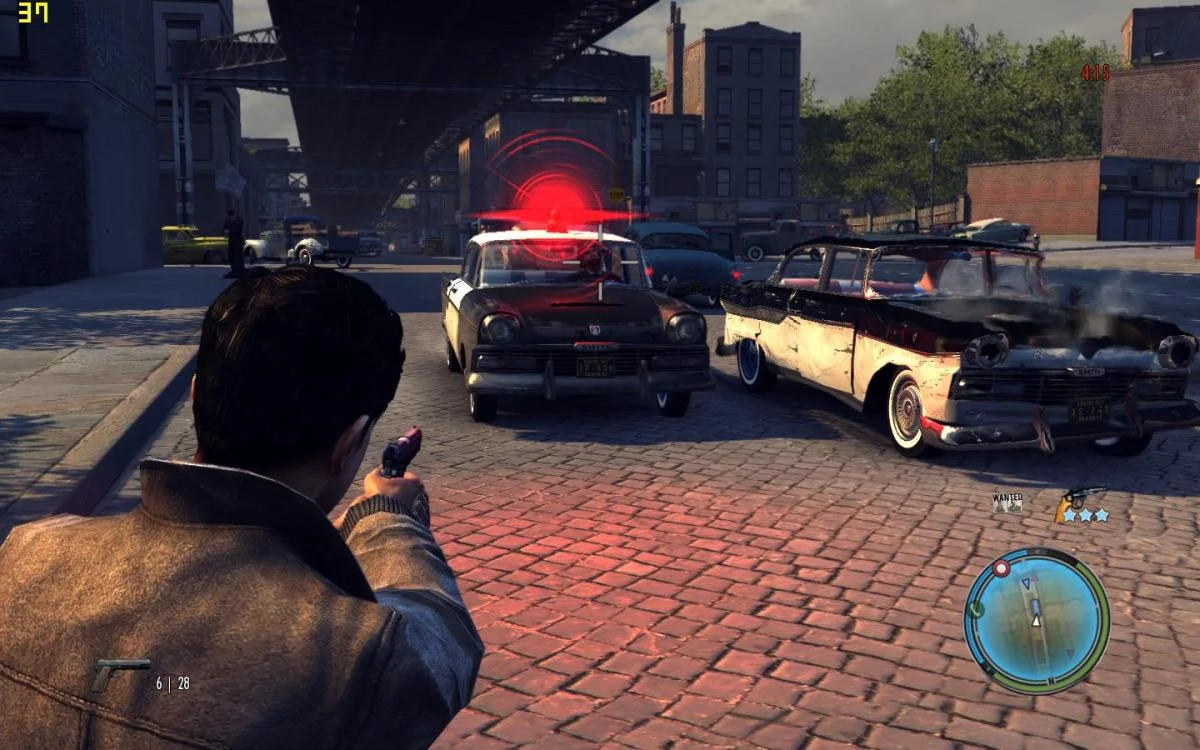
Task: Click the equipped pistol weapon icon
Action: point(118,677)
